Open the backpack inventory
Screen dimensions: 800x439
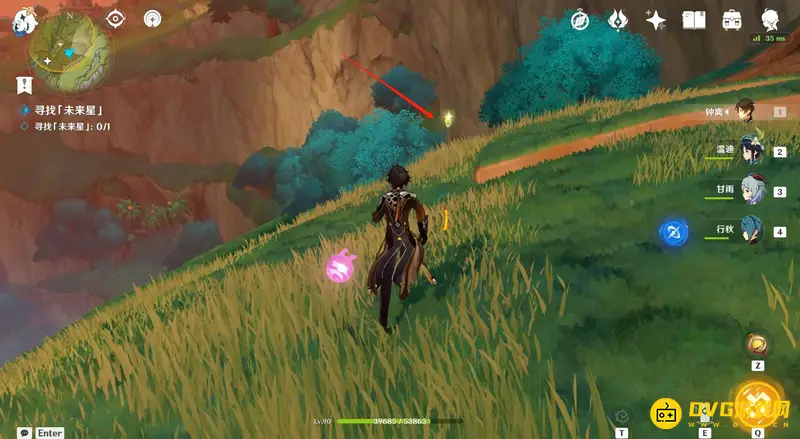point(732,20)
